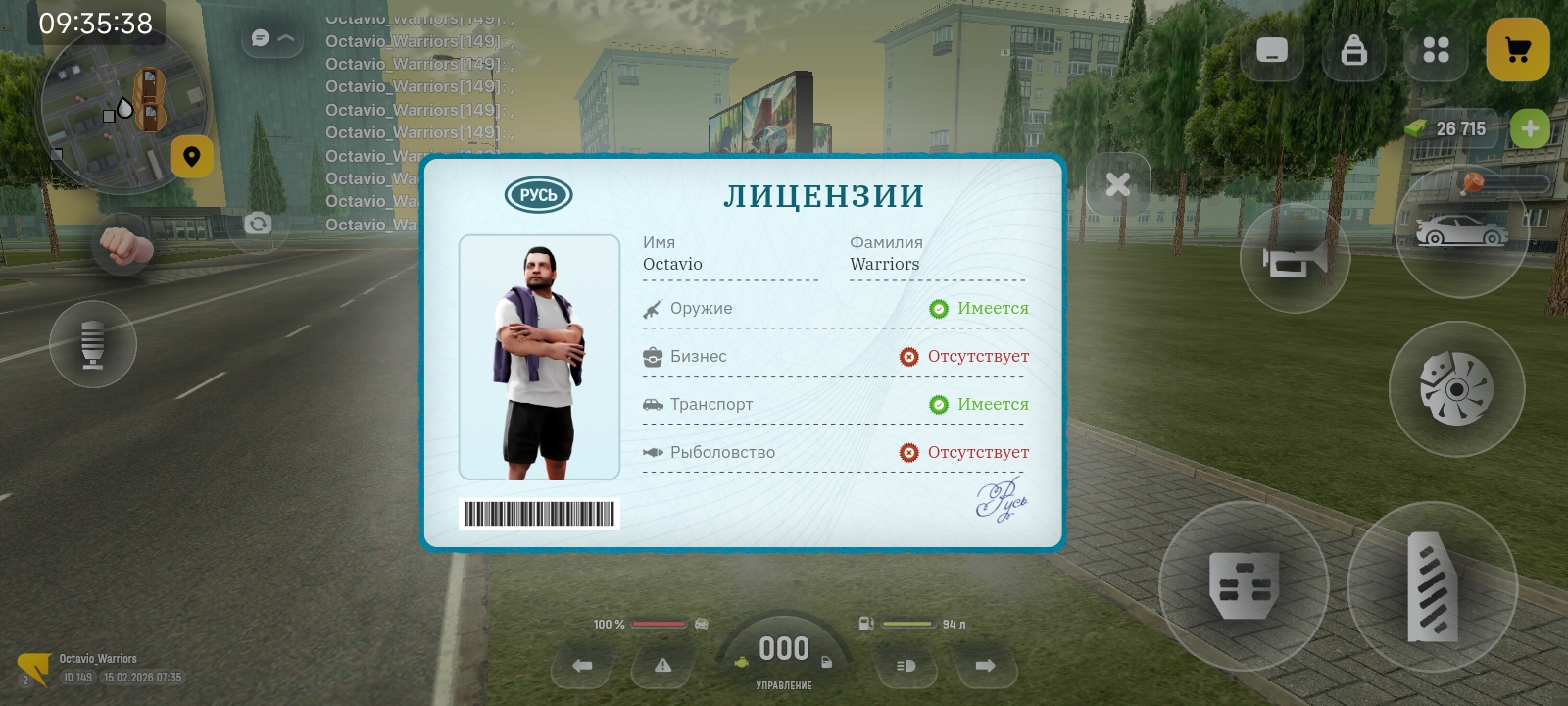Hit the brake disc button

pyautogui.click(x=1456, y=389)
